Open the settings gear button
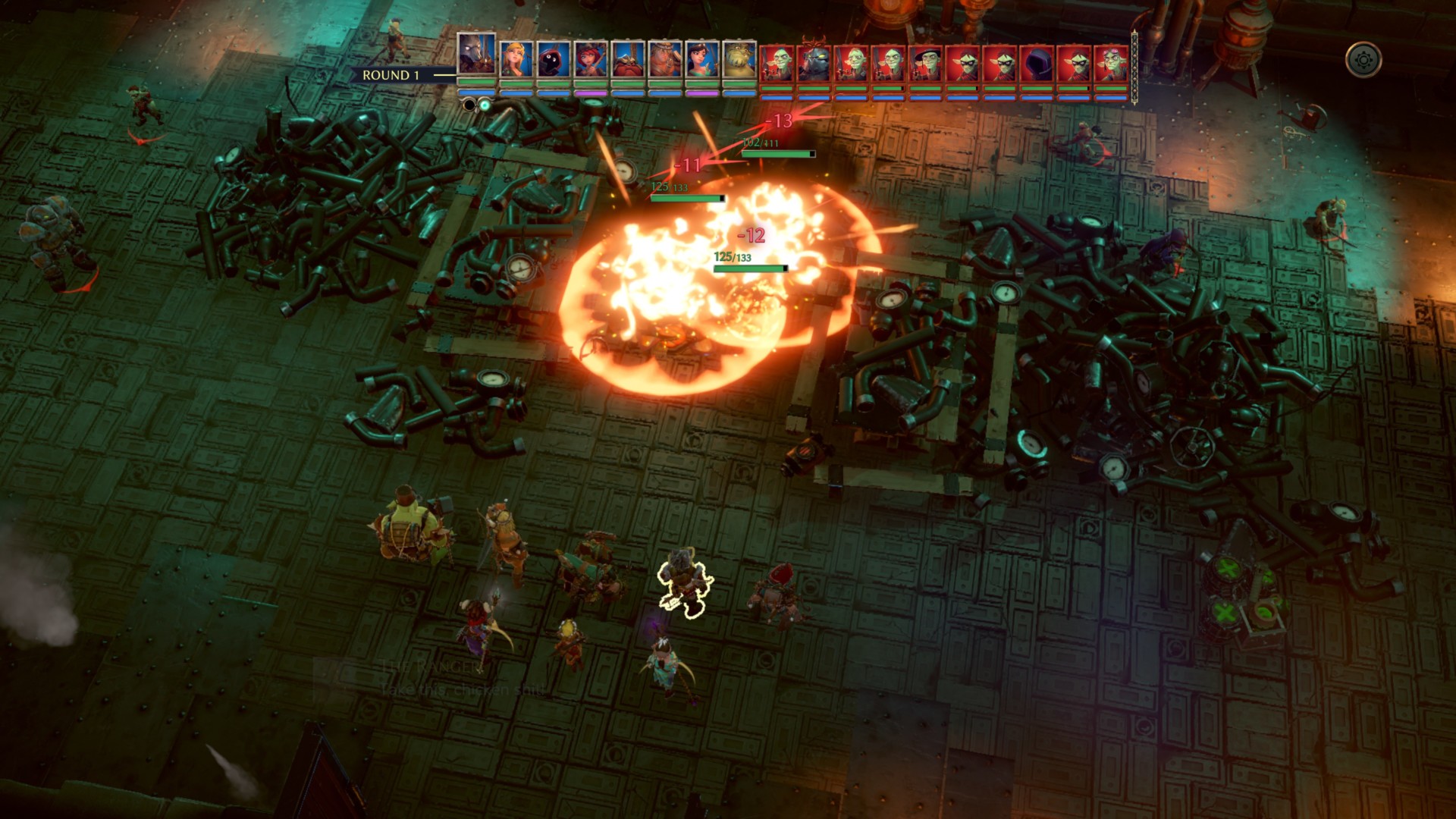The image size is (1456, 819). click(x=1363, y=60)
